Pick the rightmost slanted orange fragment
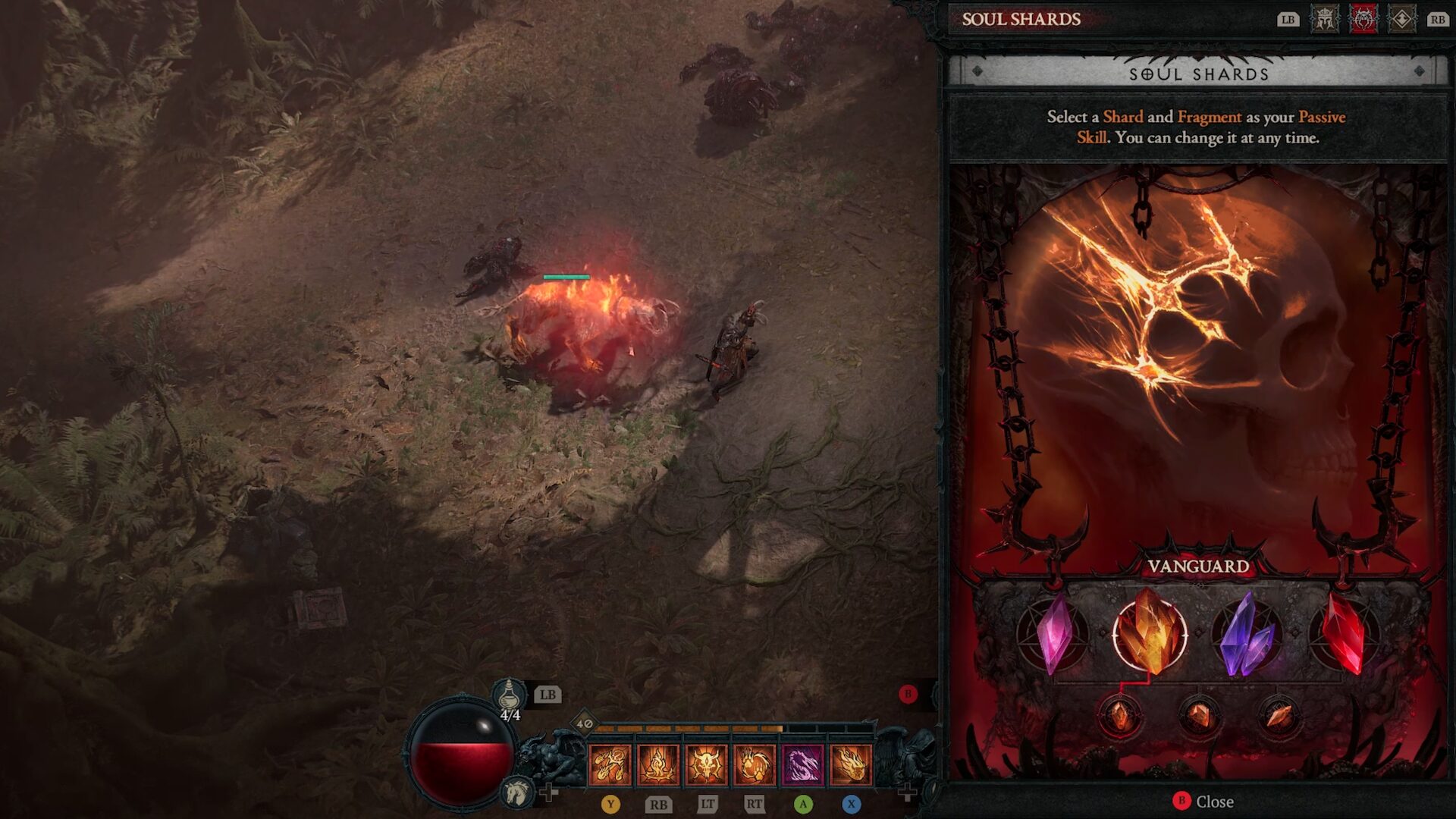Viewport: 1456px width, 819px height. [1279, 715]
